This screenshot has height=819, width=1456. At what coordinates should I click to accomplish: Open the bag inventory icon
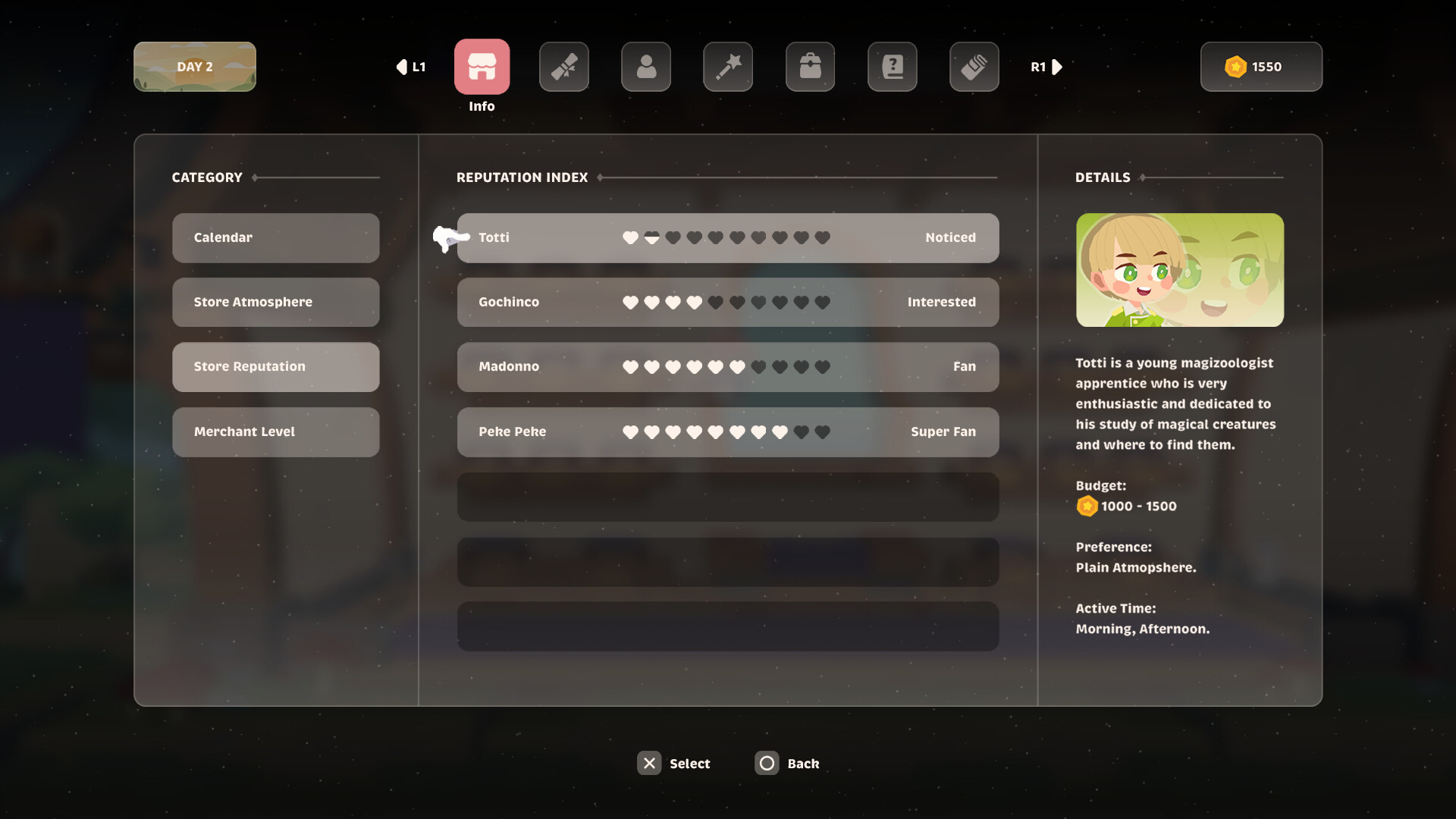tap(810, 67)
